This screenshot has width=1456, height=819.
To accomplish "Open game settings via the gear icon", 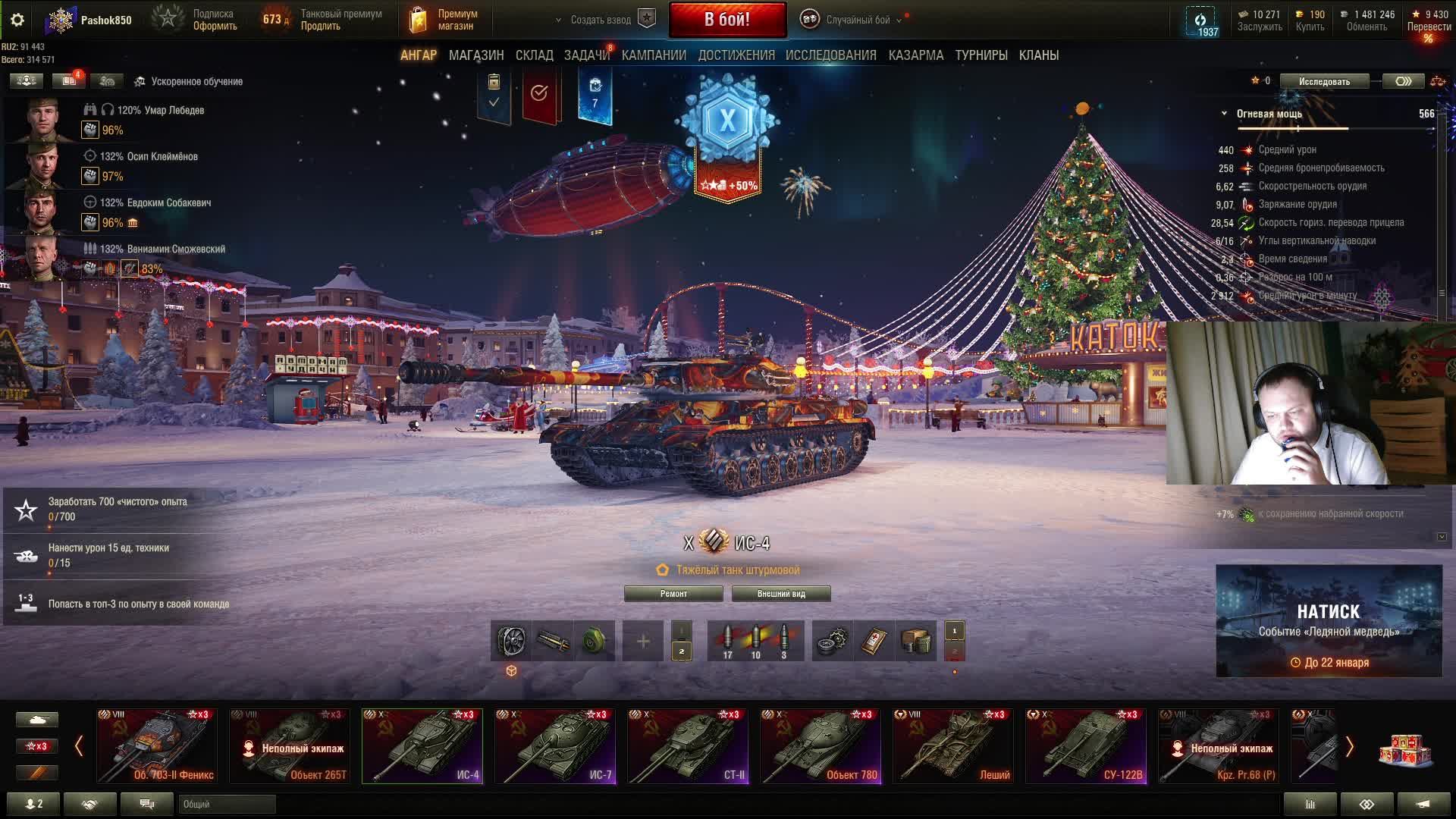I will coord(17,20).
